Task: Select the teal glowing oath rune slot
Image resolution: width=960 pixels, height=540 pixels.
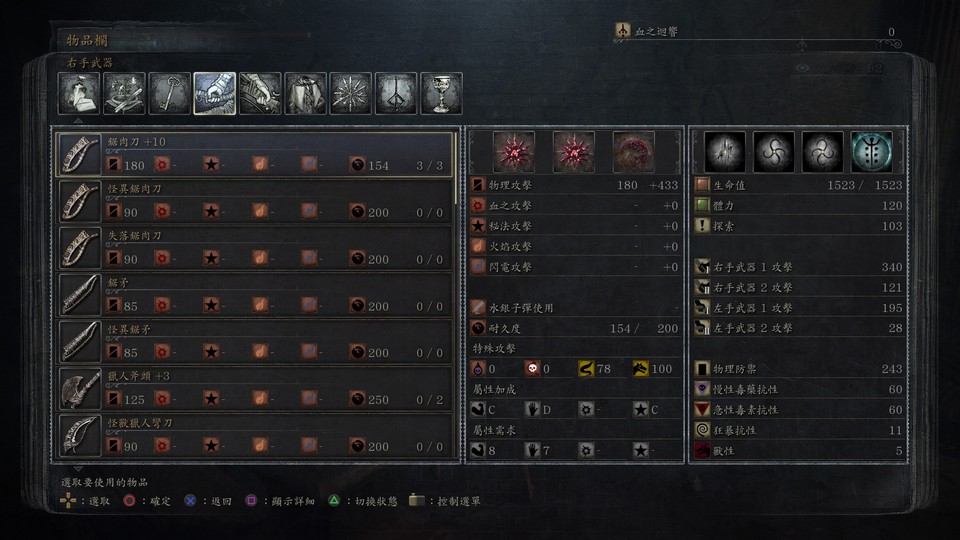Action: [872, 151]
